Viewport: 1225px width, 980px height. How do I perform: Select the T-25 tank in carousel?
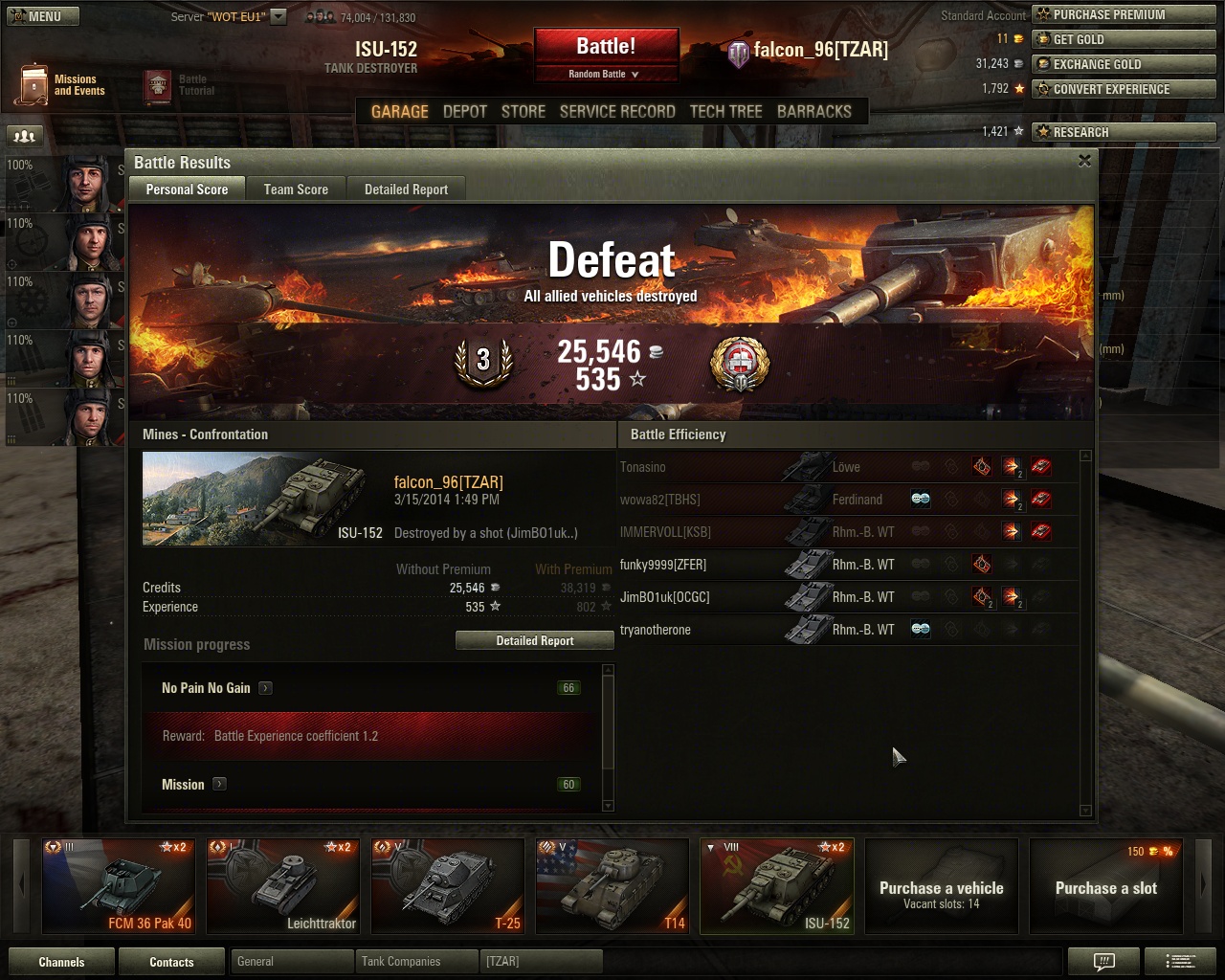(x=448, y=886)
